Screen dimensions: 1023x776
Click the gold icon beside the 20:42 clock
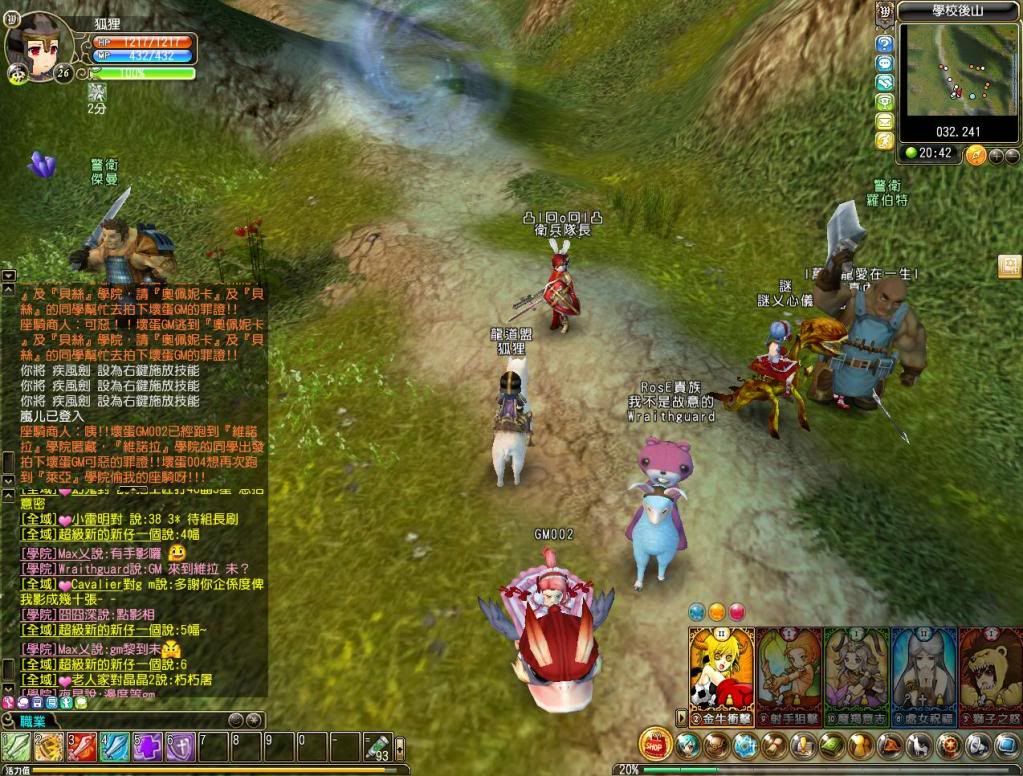click(x=976, y=155)
